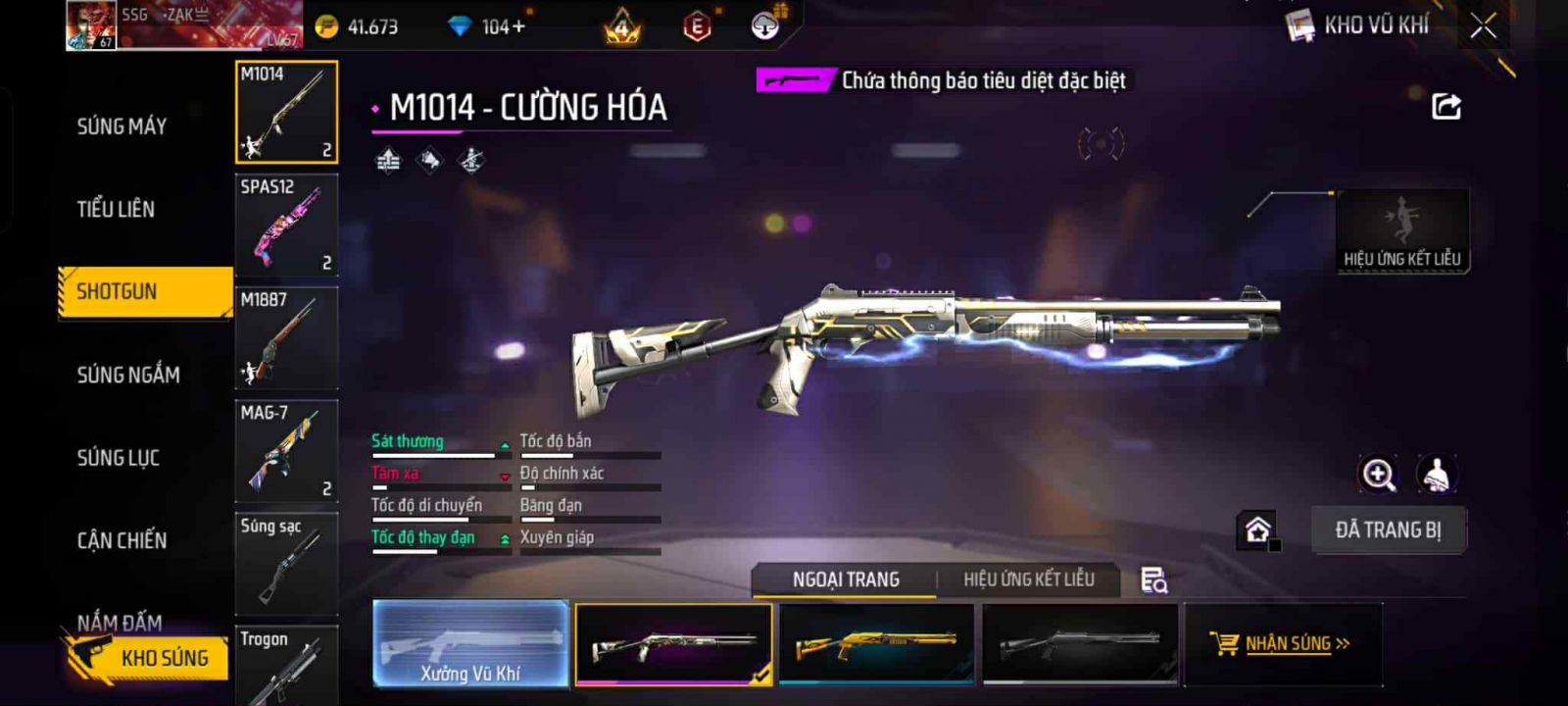Click the Nhận Súng link
Image resolution: width=1568 pixels, height=706 pixels.
pyautogui.click(x=1283, y=643)
